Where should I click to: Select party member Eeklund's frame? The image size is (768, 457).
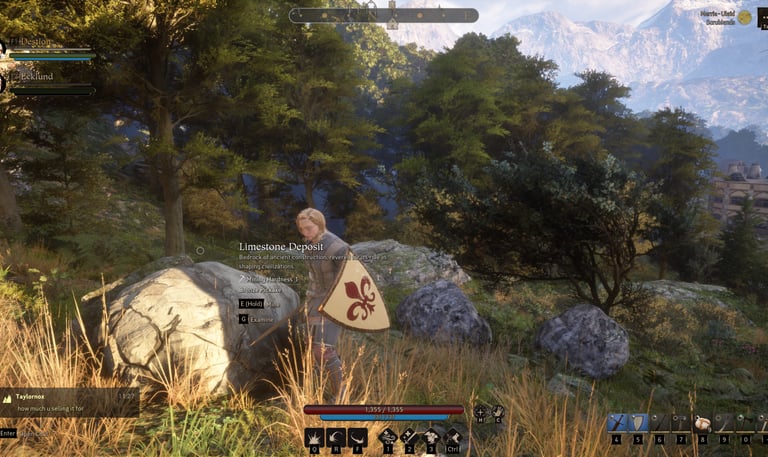[50, 82]
